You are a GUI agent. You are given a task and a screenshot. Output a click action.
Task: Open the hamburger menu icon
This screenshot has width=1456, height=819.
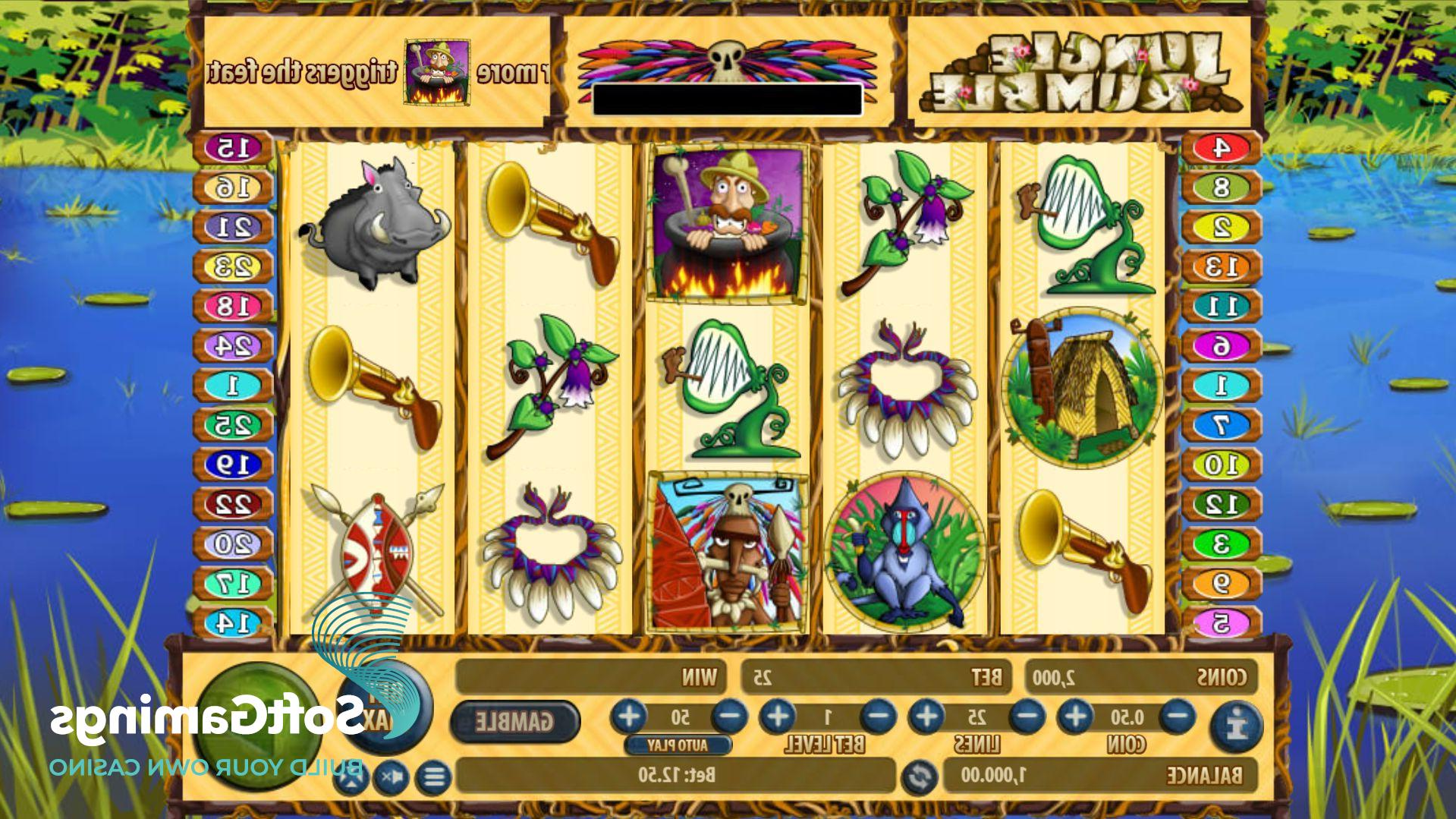coord(434,777)
